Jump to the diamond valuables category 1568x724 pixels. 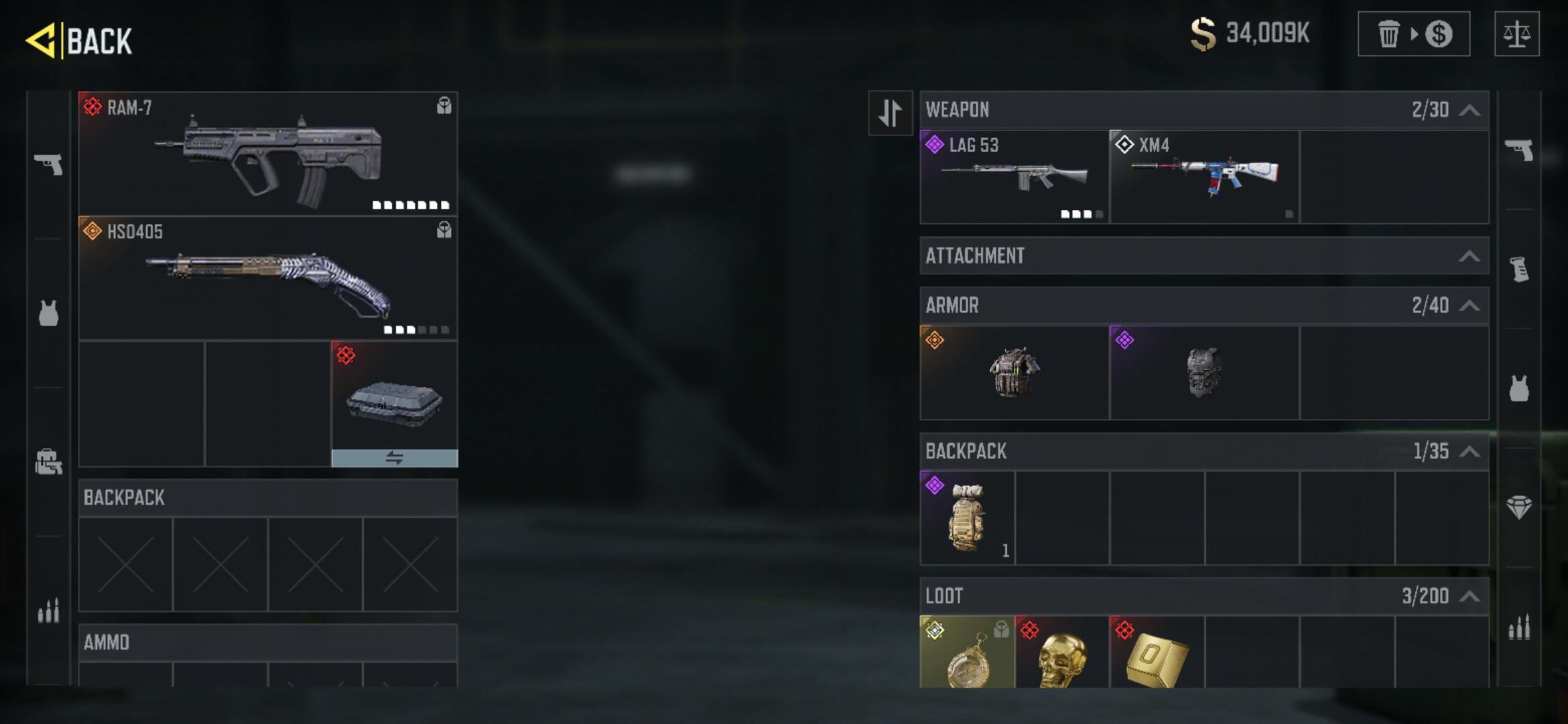tap(1518, 507)
